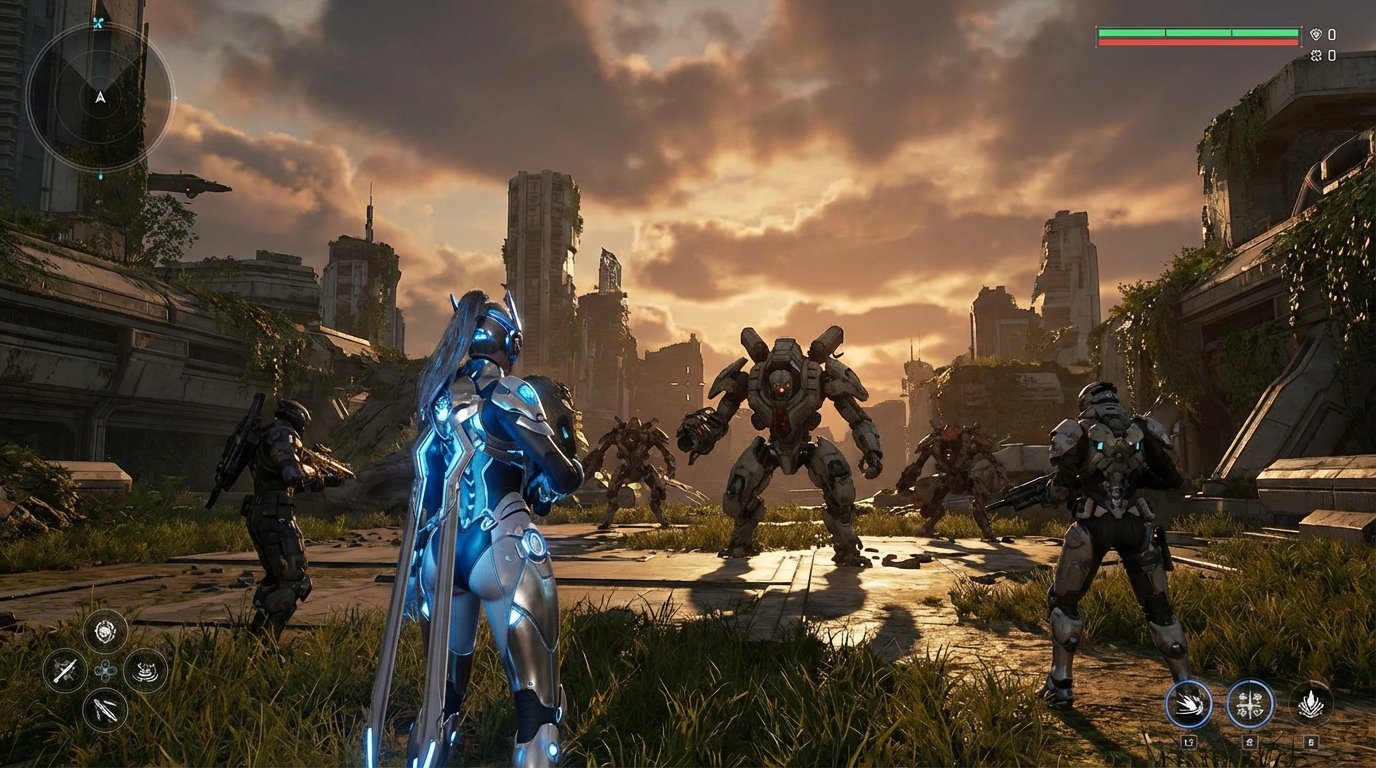Click the 6 keybind label
This screenshot has width=1376, height=768.
point(1312,741)
